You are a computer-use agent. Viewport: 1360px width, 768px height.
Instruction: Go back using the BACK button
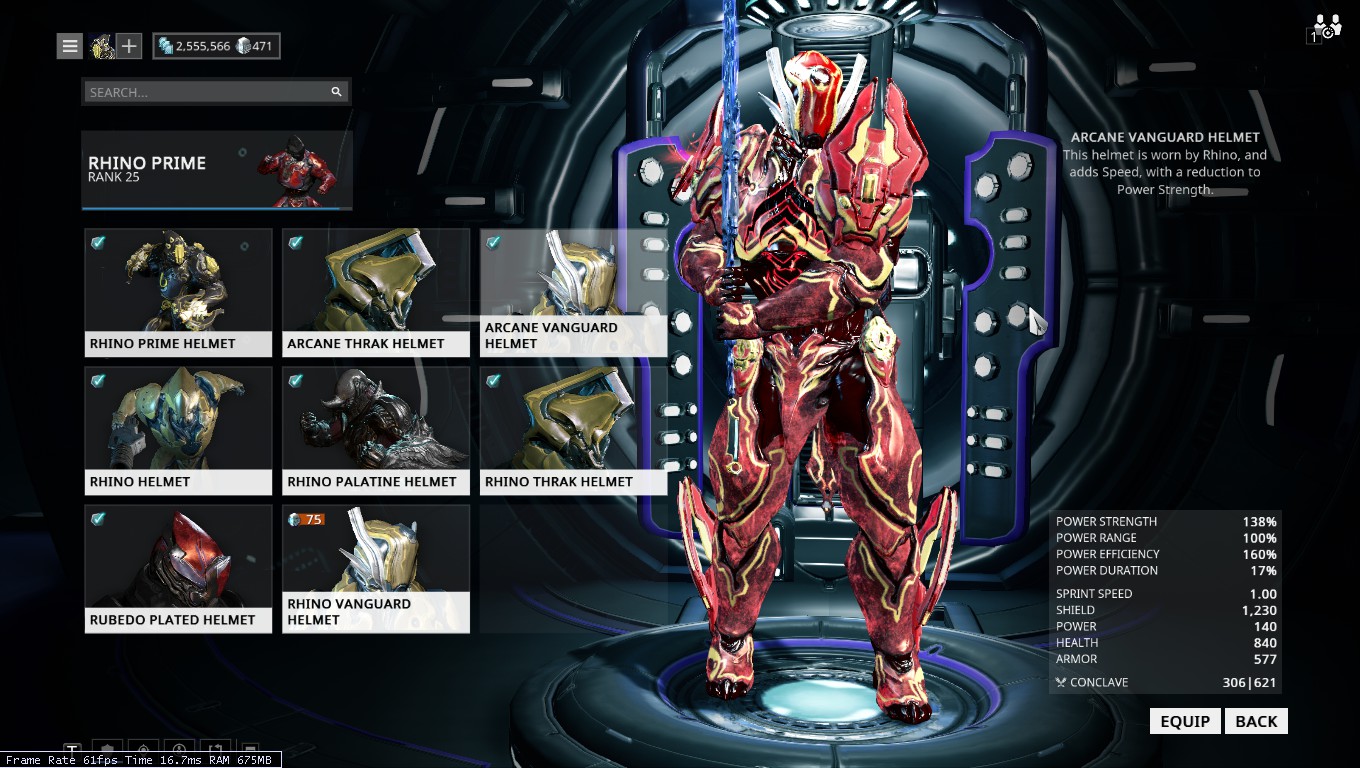[1256, 721]
